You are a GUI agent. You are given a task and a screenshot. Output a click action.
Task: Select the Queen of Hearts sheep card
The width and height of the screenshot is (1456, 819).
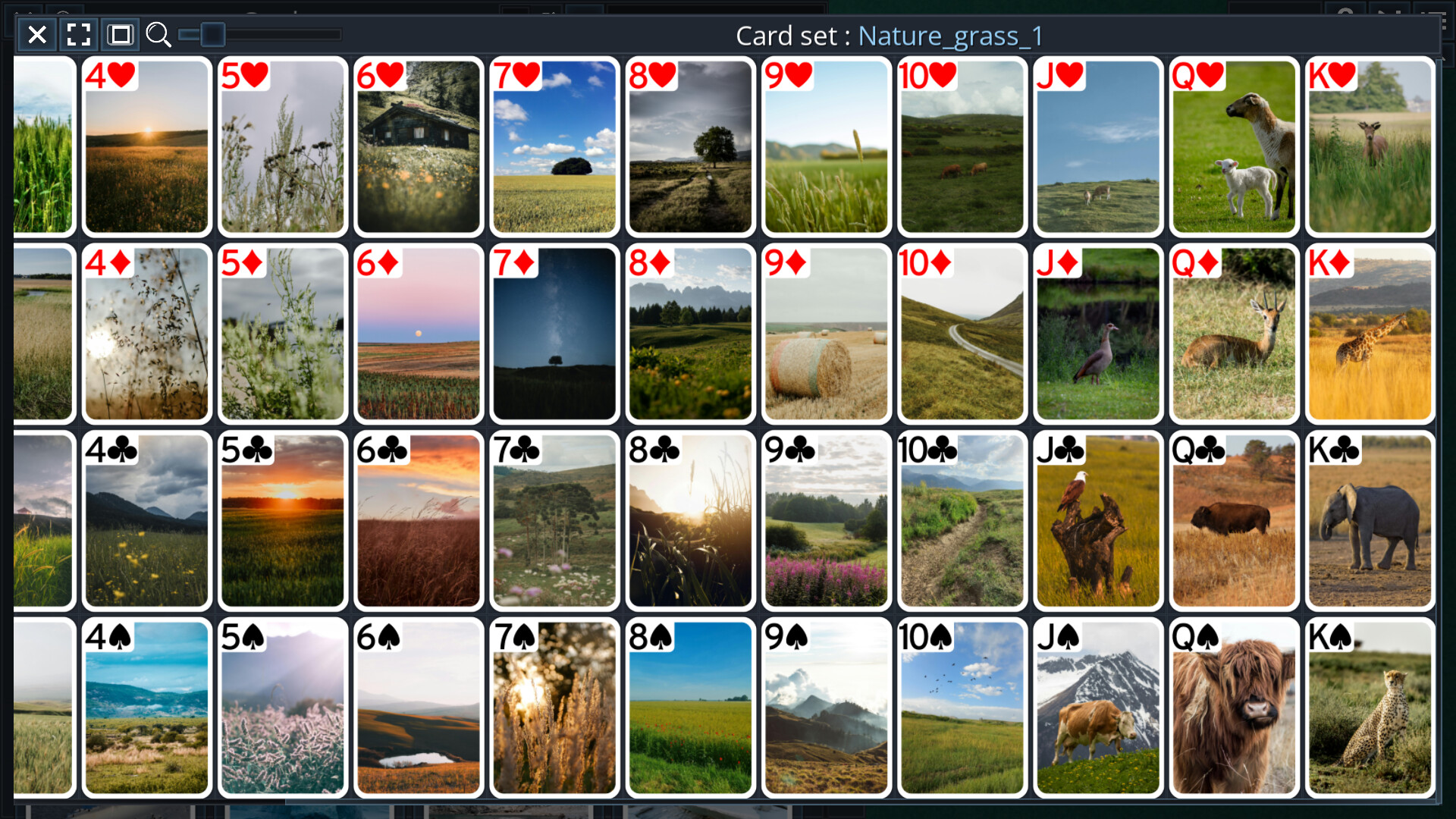pyautogui.click(x=1234, y=148)
